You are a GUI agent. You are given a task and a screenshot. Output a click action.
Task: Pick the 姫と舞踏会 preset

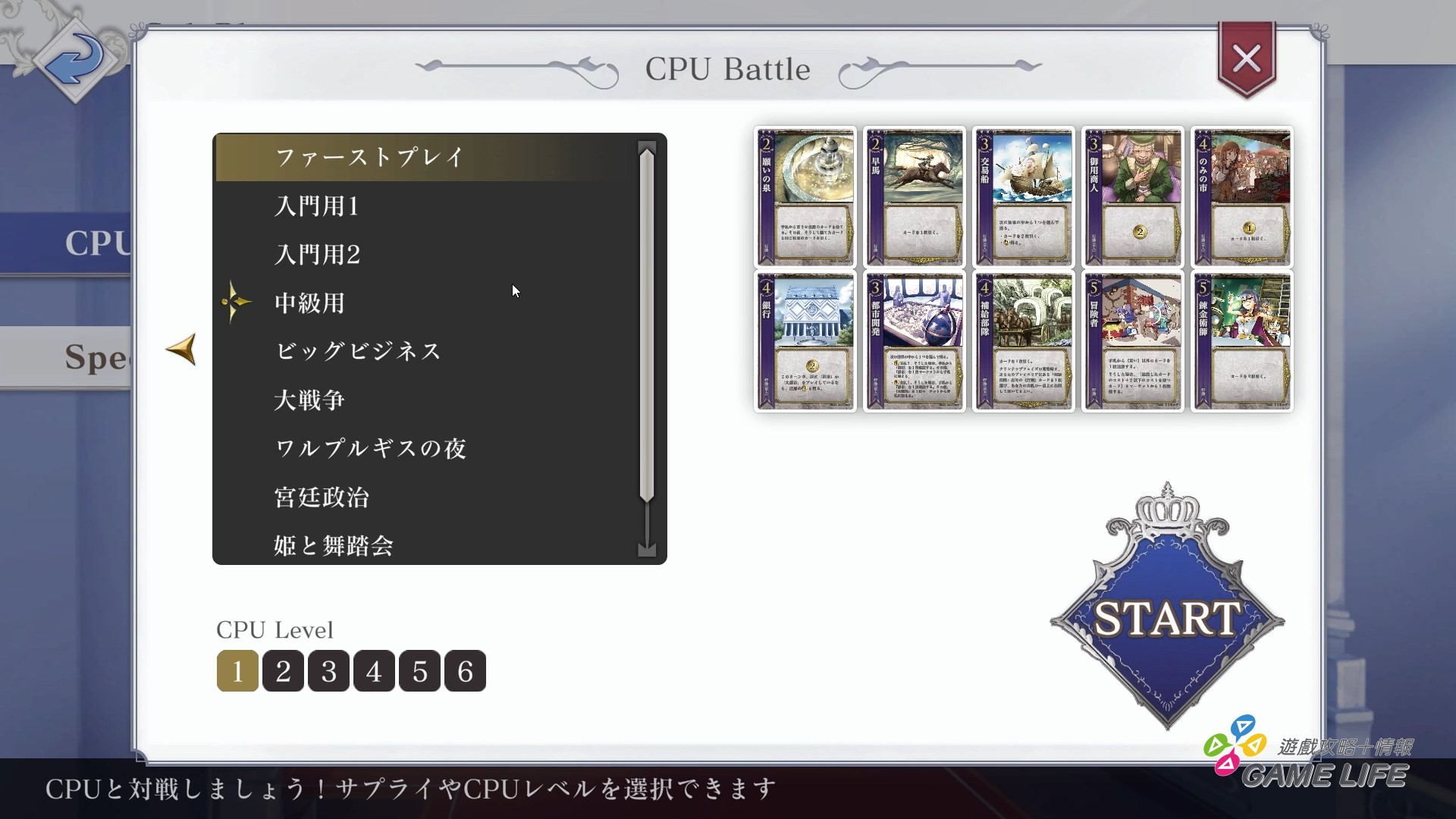(x=332, y=545)
